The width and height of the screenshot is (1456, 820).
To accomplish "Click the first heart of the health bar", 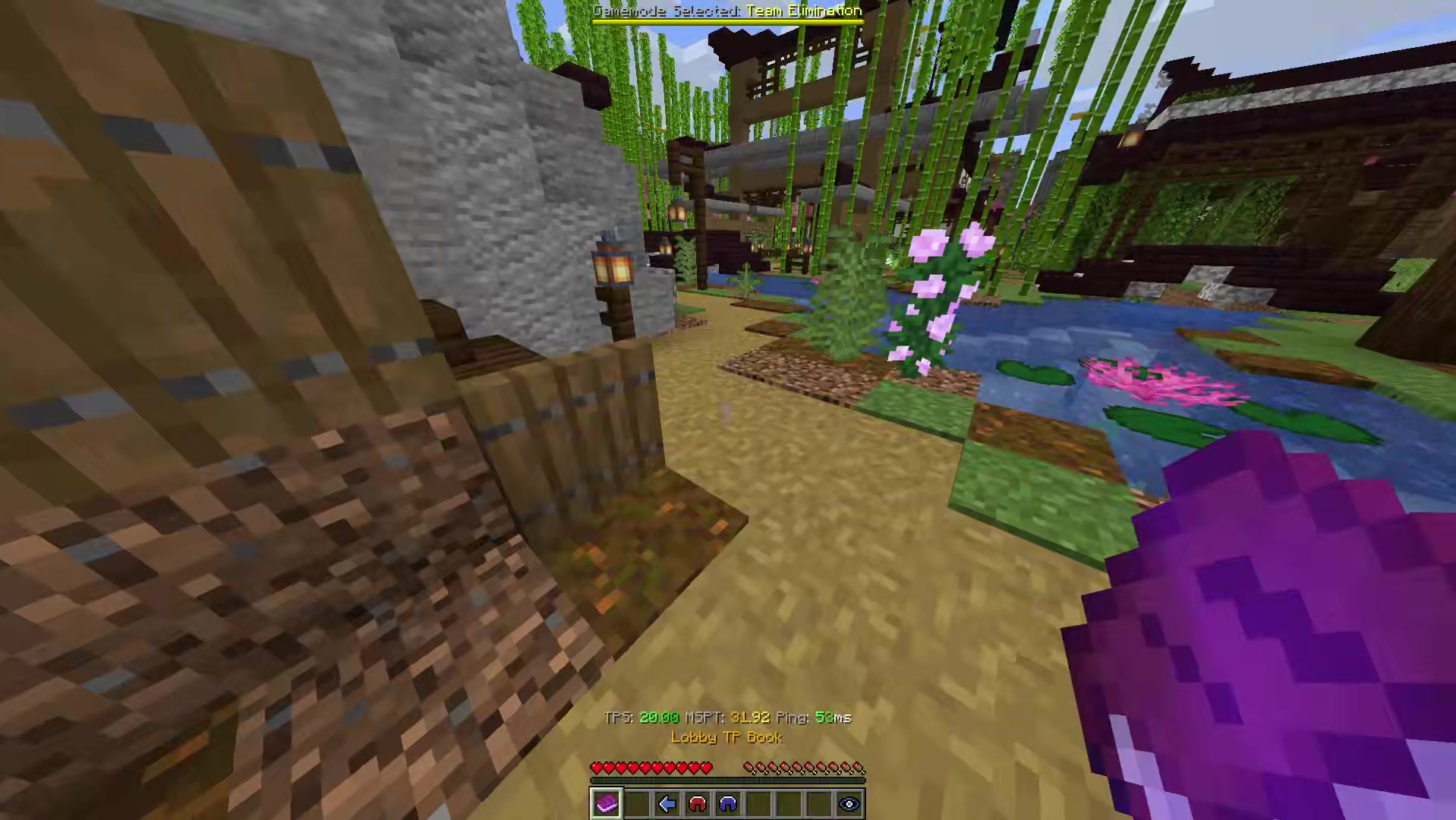I will 597,768.
